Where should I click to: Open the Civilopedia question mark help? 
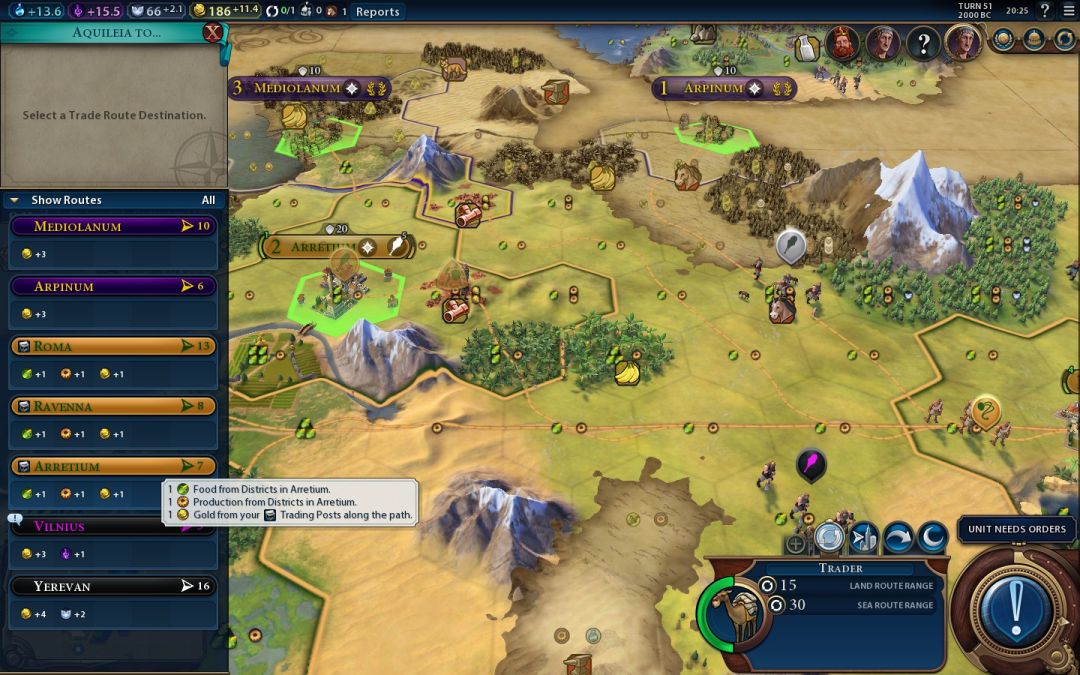pos(1044,11)
